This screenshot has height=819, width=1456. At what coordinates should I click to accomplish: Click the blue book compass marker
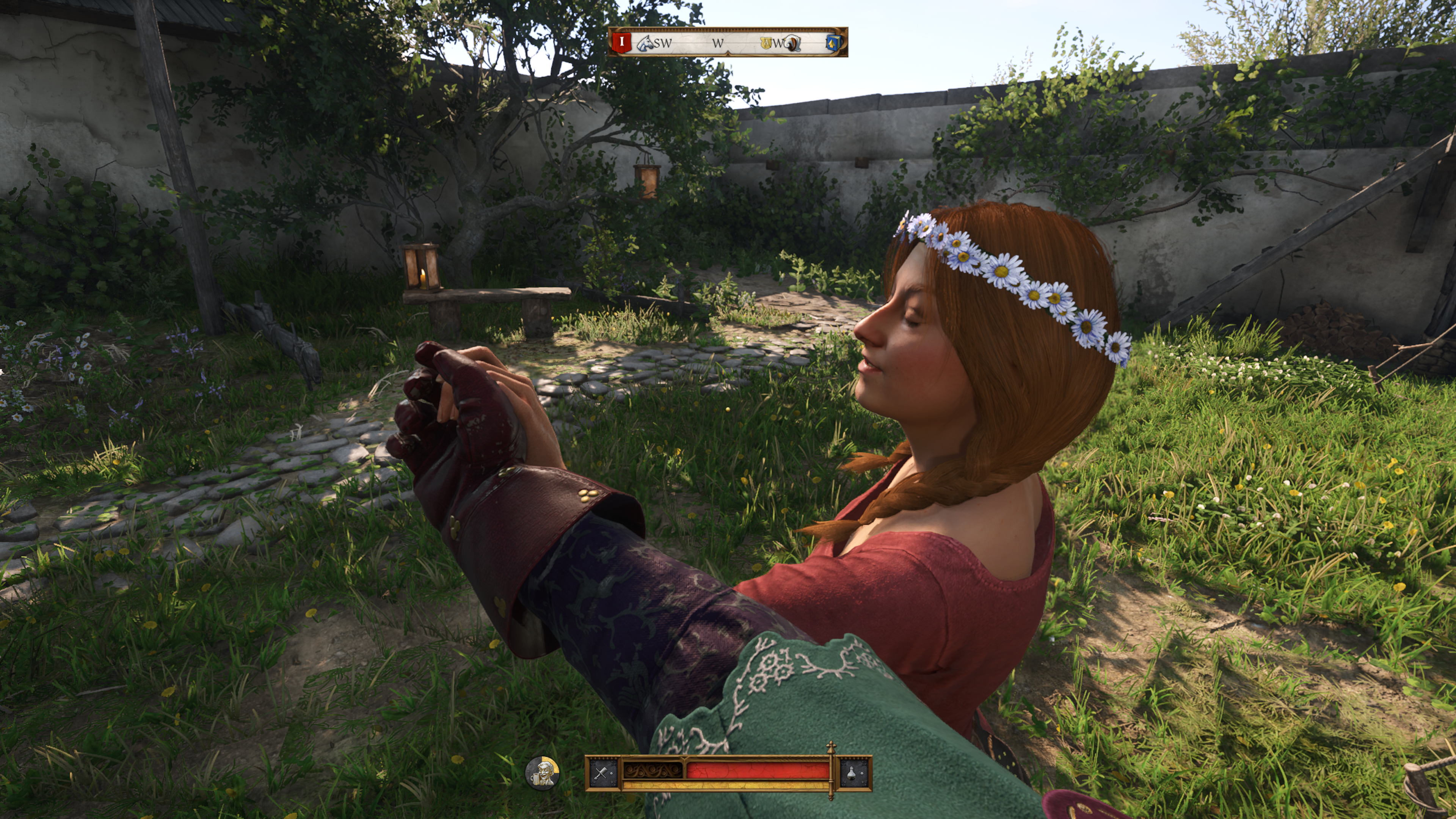tap(832, 43)
